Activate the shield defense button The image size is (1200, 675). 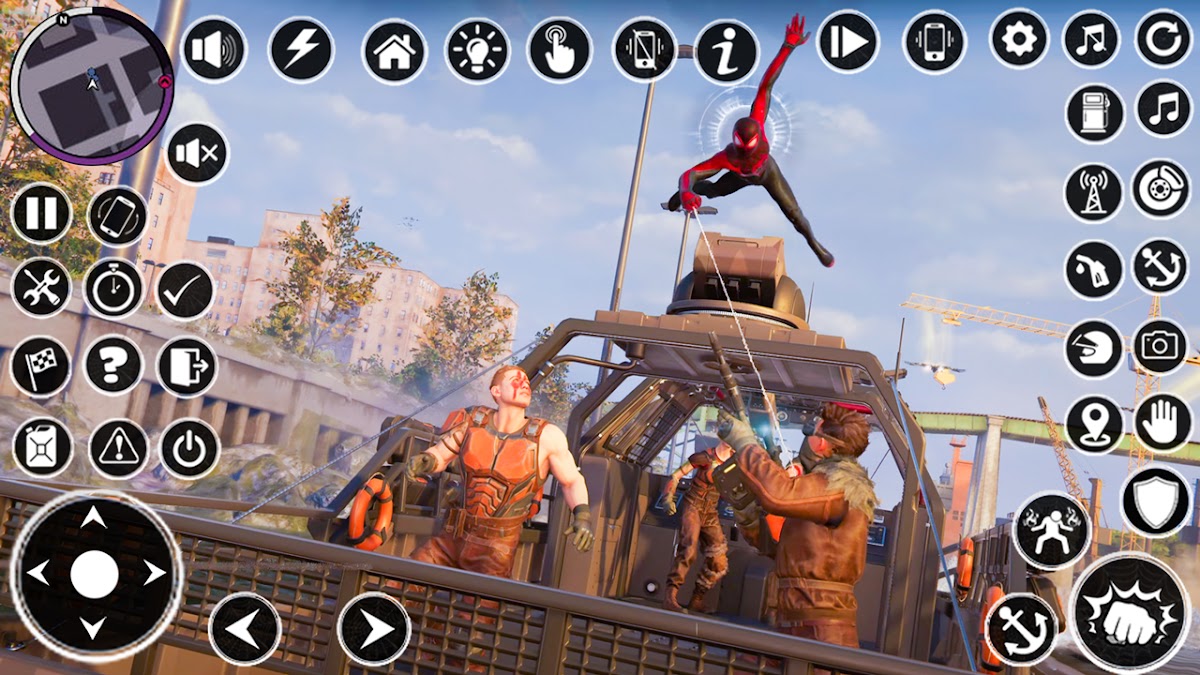coord(1156,501)
